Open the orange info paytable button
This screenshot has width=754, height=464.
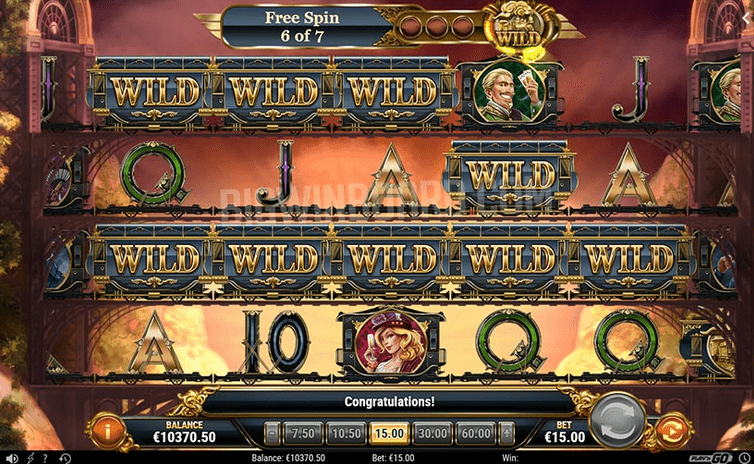[108, 430]
